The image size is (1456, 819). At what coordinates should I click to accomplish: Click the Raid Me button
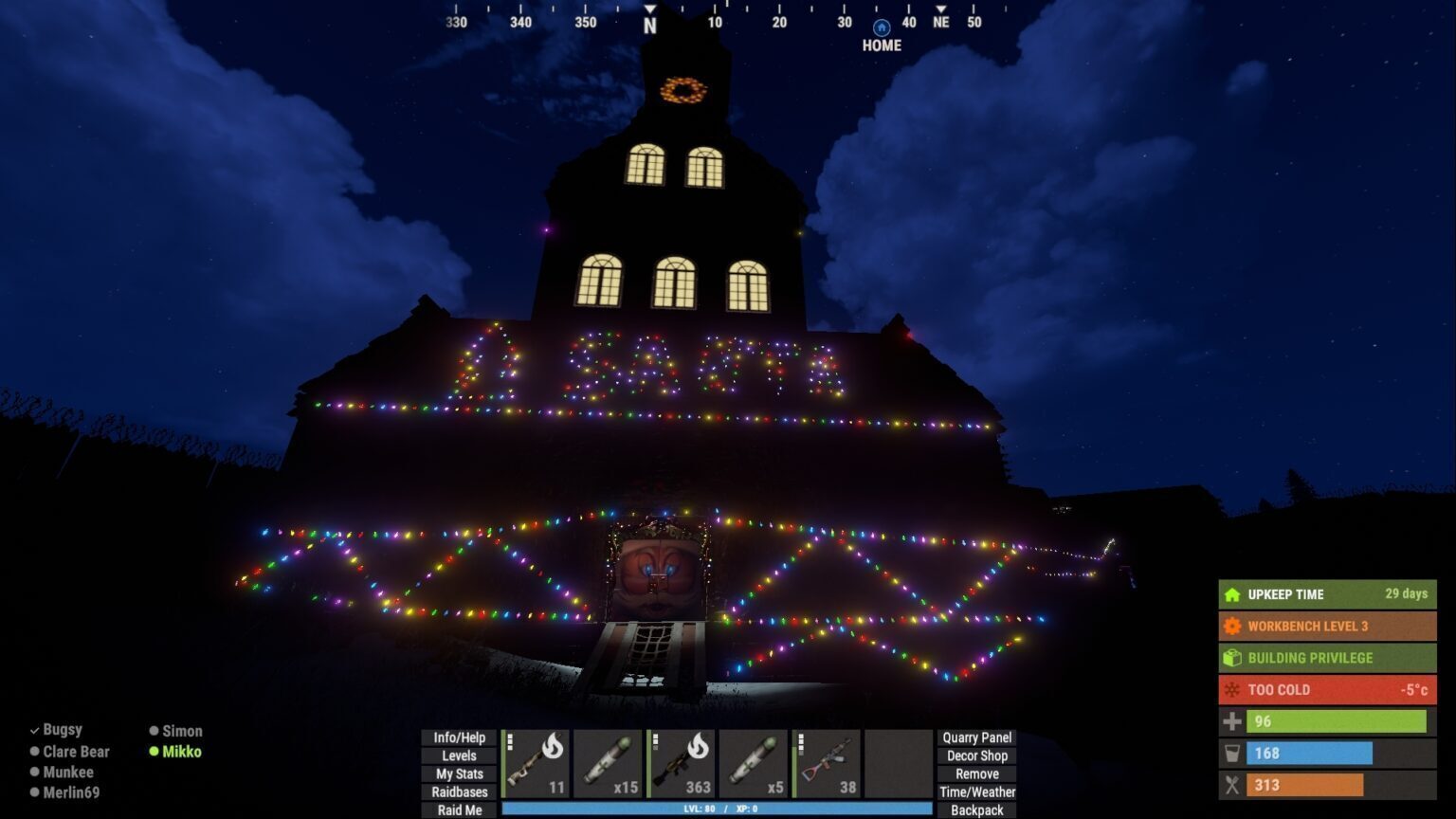459,810
